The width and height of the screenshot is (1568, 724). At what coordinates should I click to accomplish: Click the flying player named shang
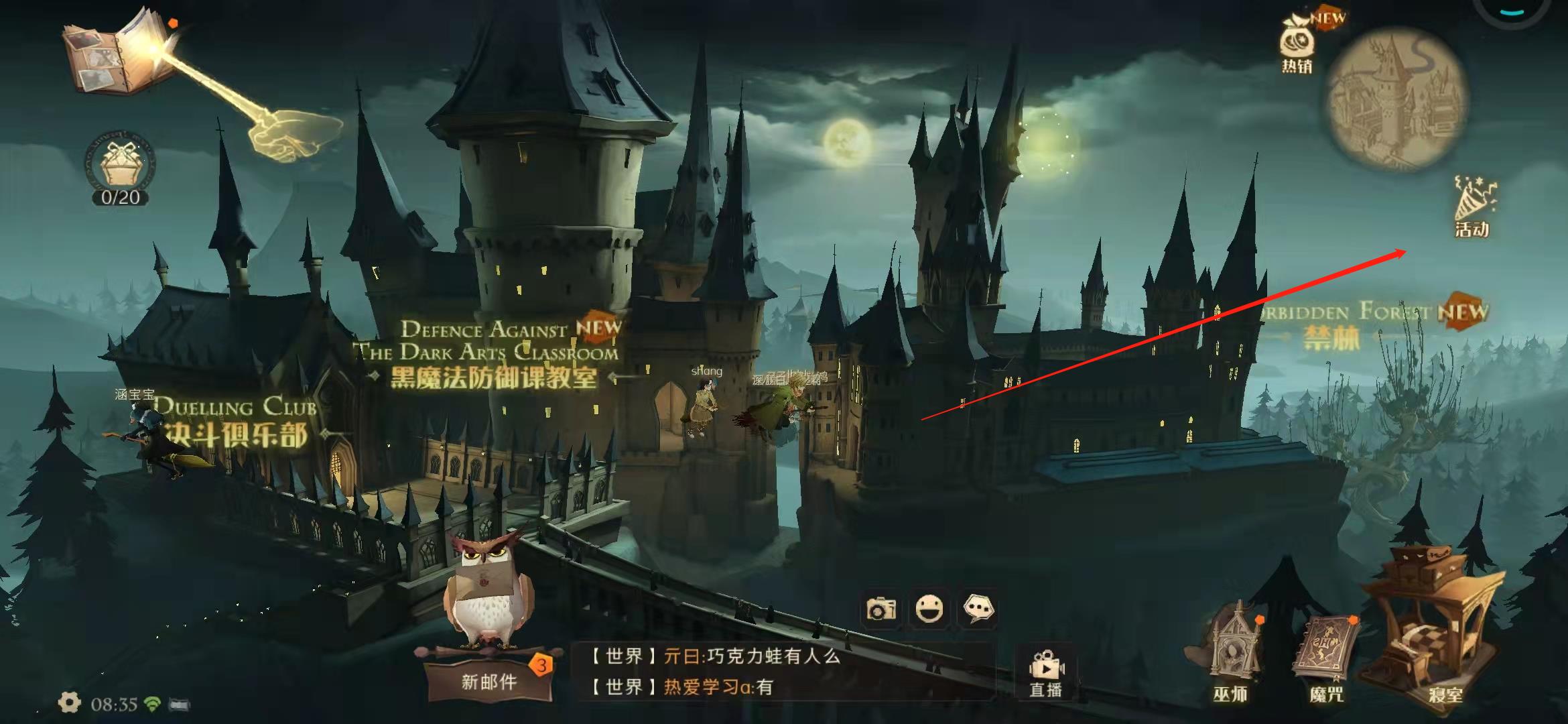point(705,399)
